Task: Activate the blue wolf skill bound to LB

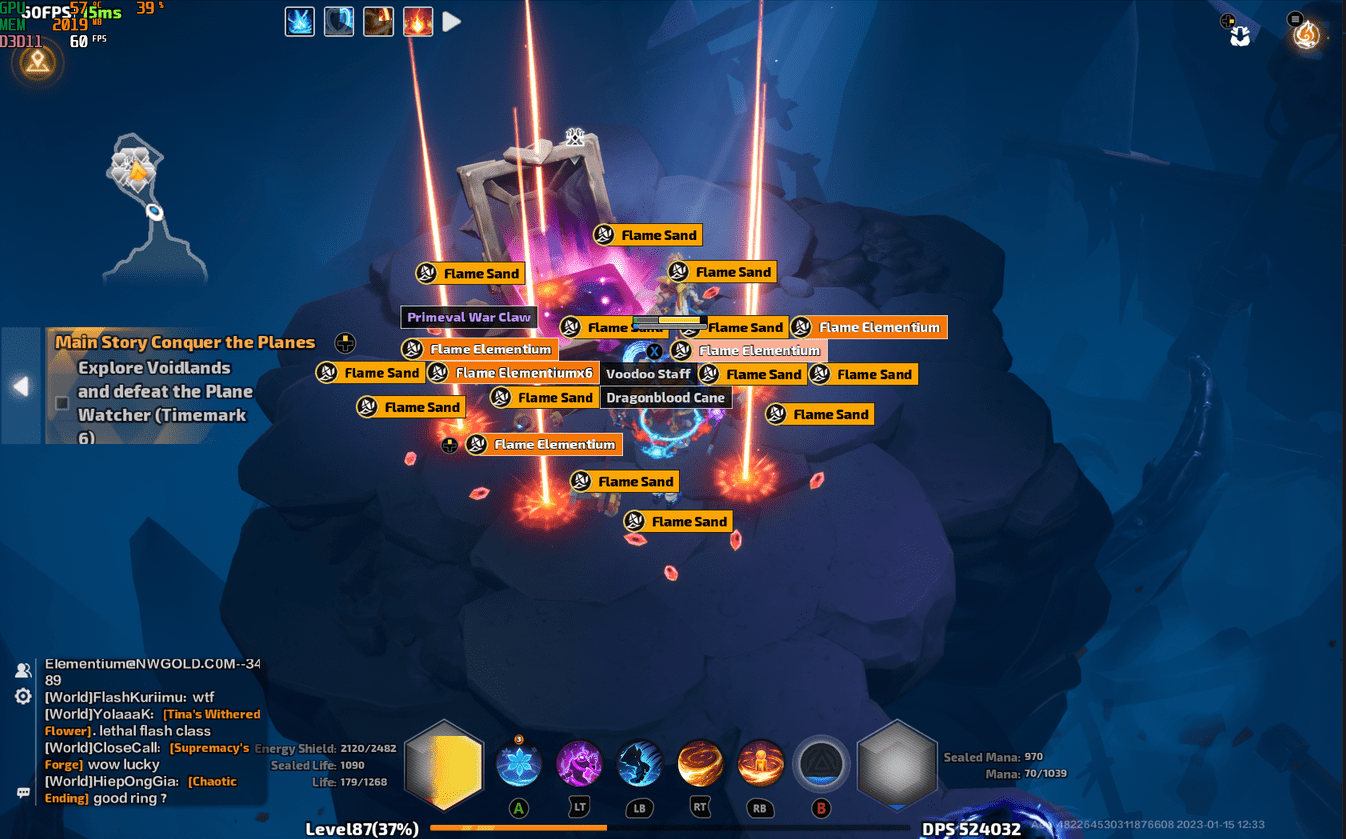Action: pos(639,763)
